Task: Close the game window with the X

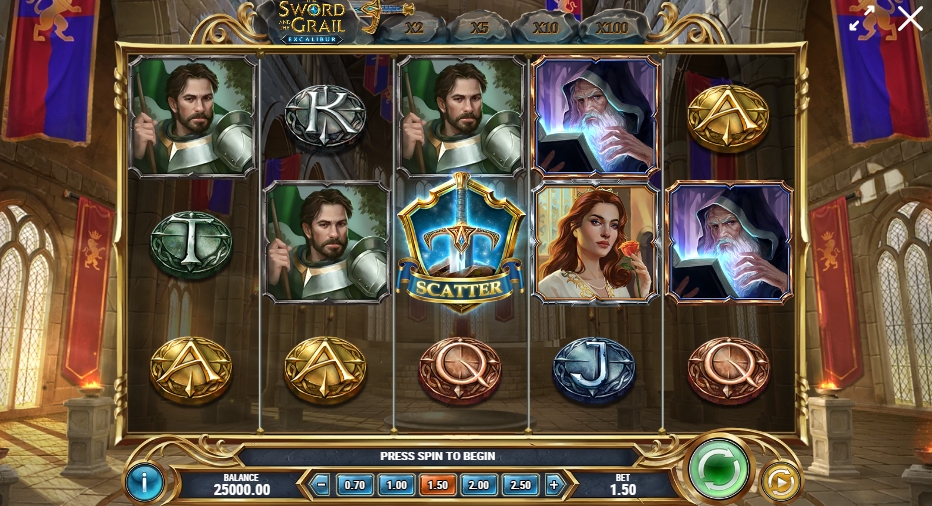Action: tap(910, 19)
